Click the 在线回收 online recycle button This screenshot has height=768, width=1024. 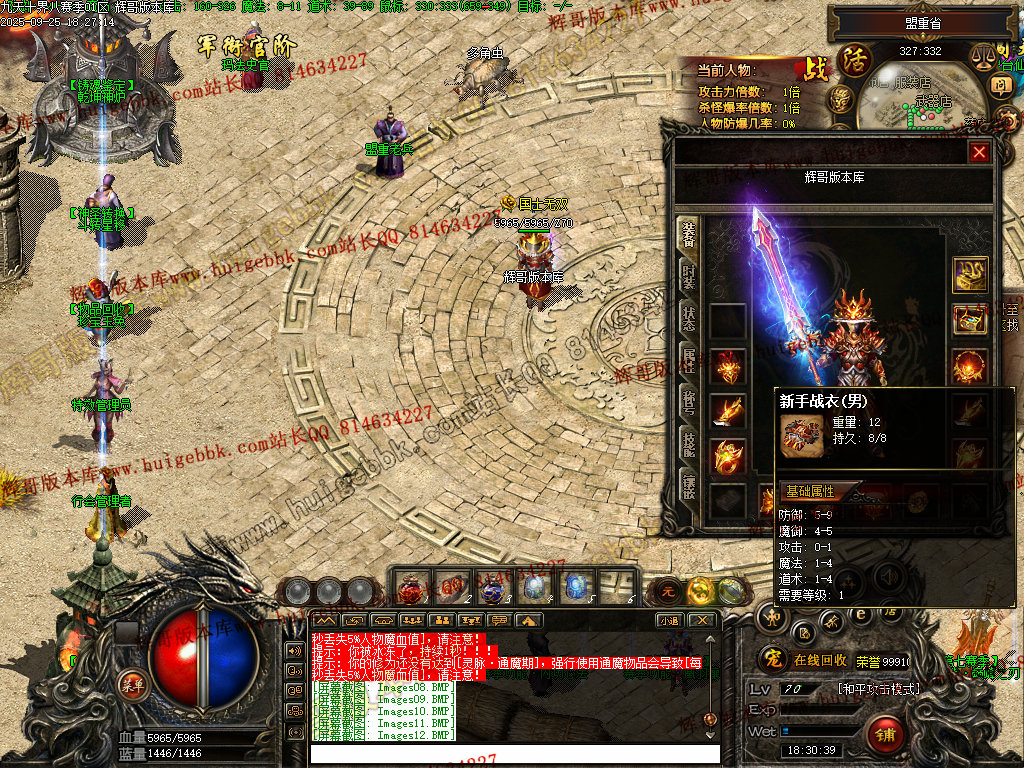click(820, 660)
